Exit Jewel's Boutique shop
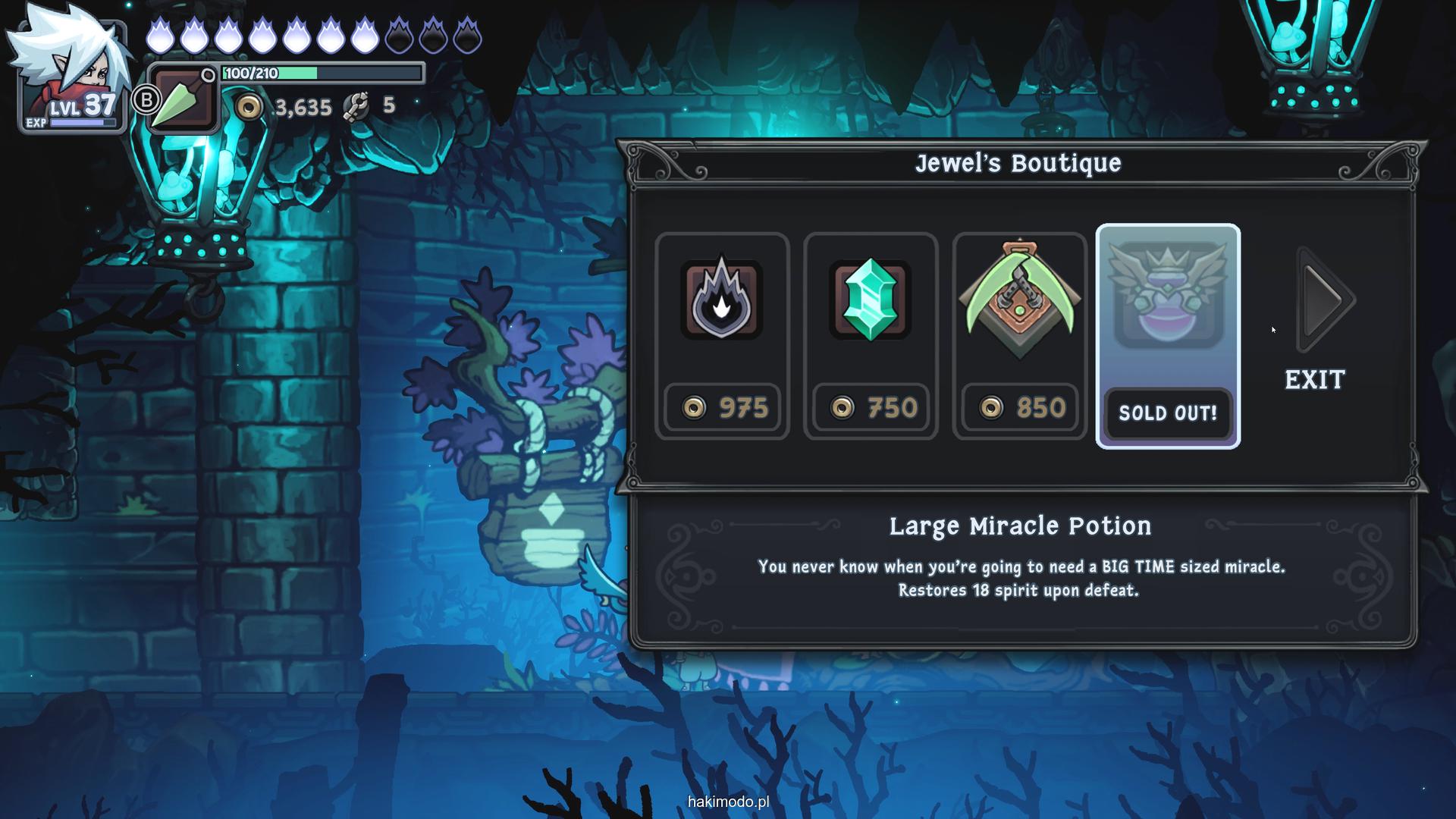The height and width of the screenshot is (819, 1456). click(x=1315, y=379)
